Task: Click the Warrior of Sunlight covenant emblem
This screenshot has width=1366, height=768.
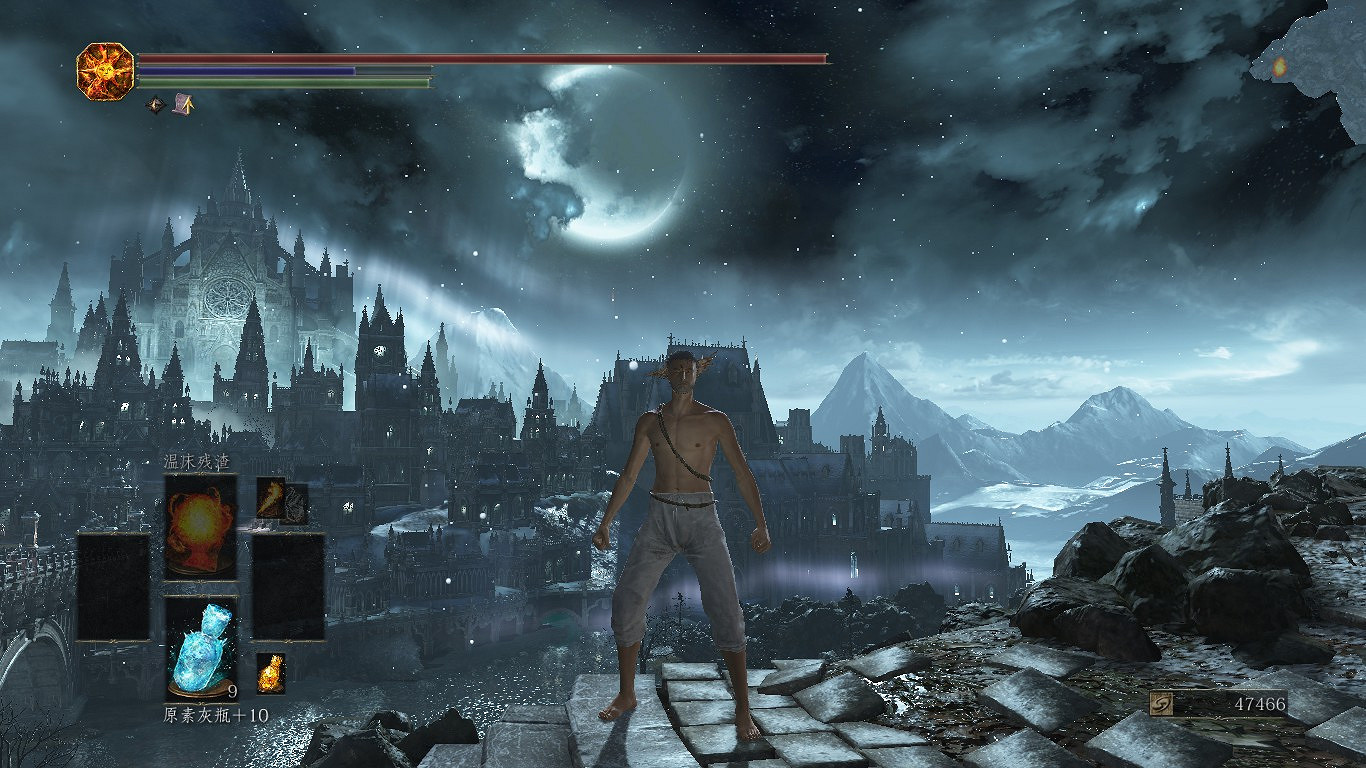Action: click(105, 70)
